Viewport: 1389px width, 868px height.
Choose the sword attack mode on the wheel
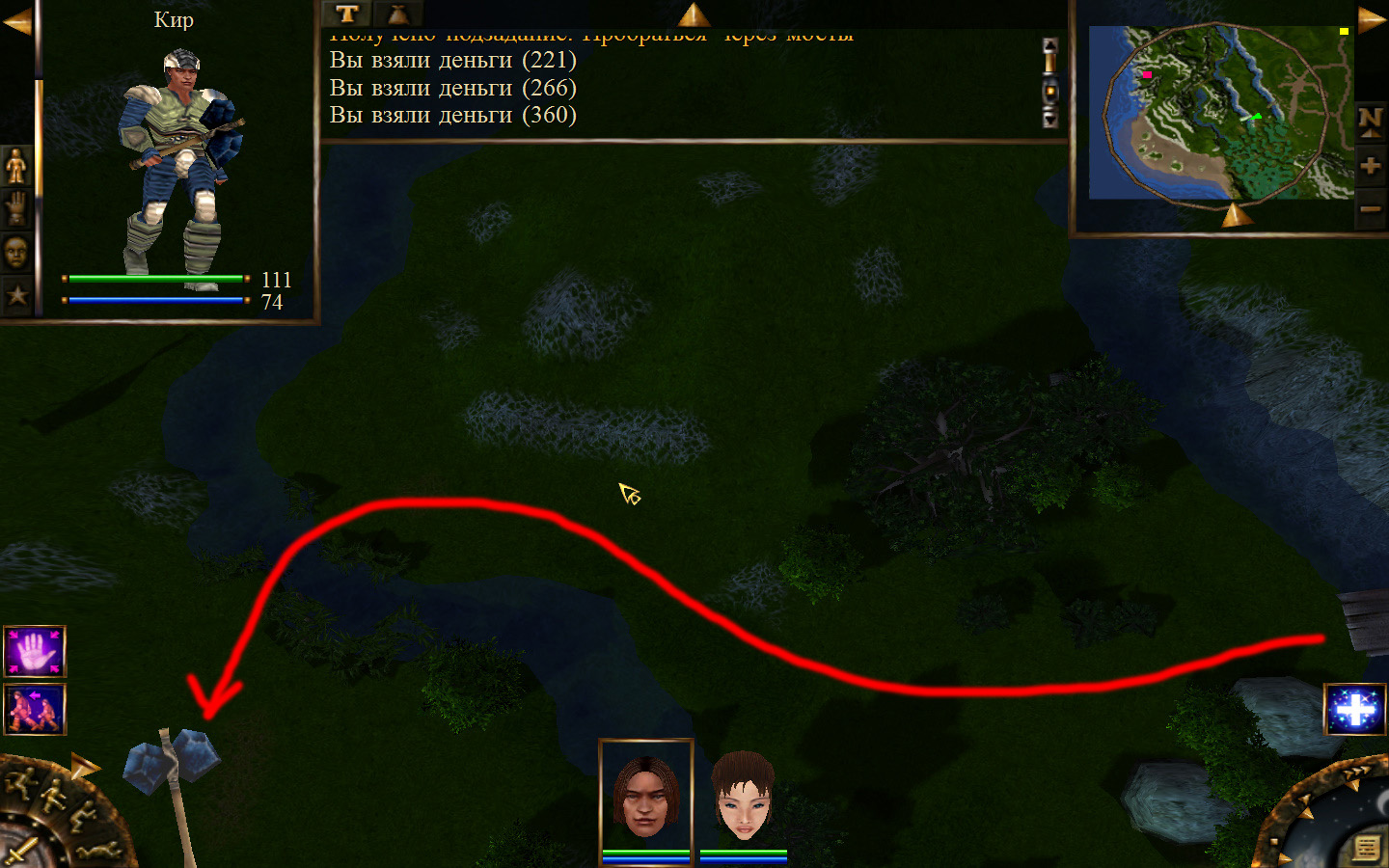point(21,851)
